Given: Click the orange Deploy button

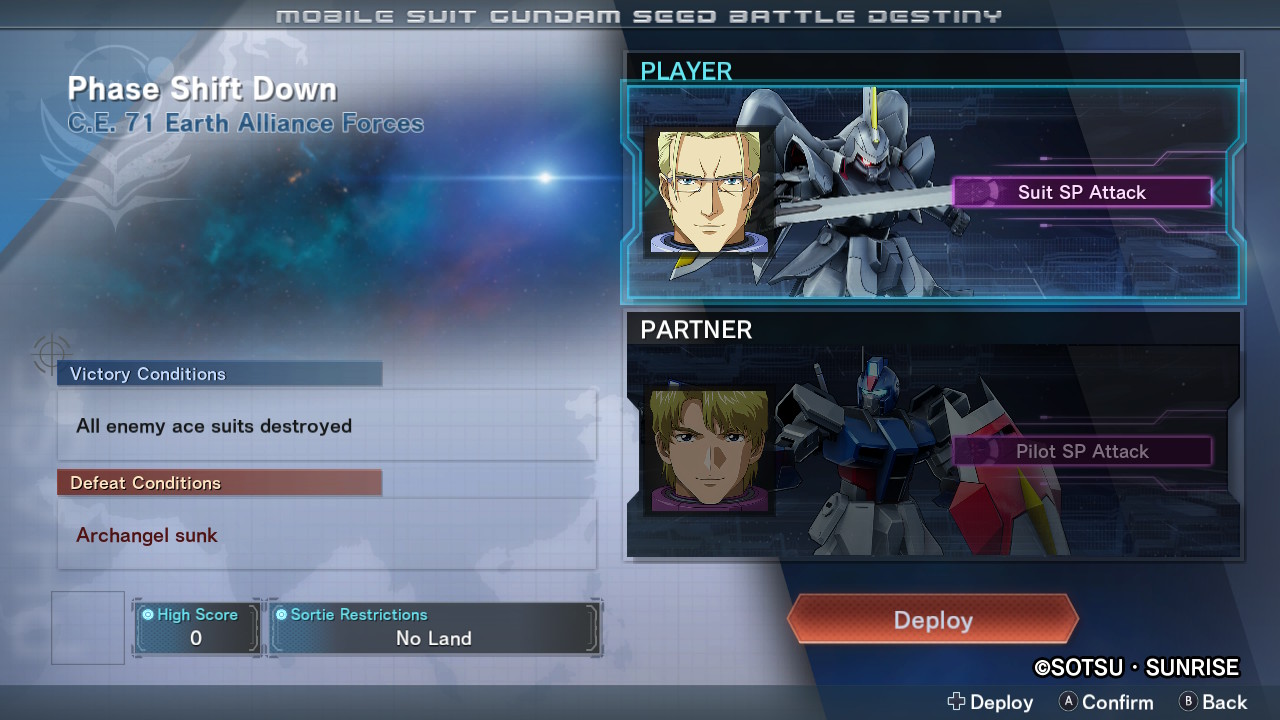Looking at the screenshot, I should [932, 620].
